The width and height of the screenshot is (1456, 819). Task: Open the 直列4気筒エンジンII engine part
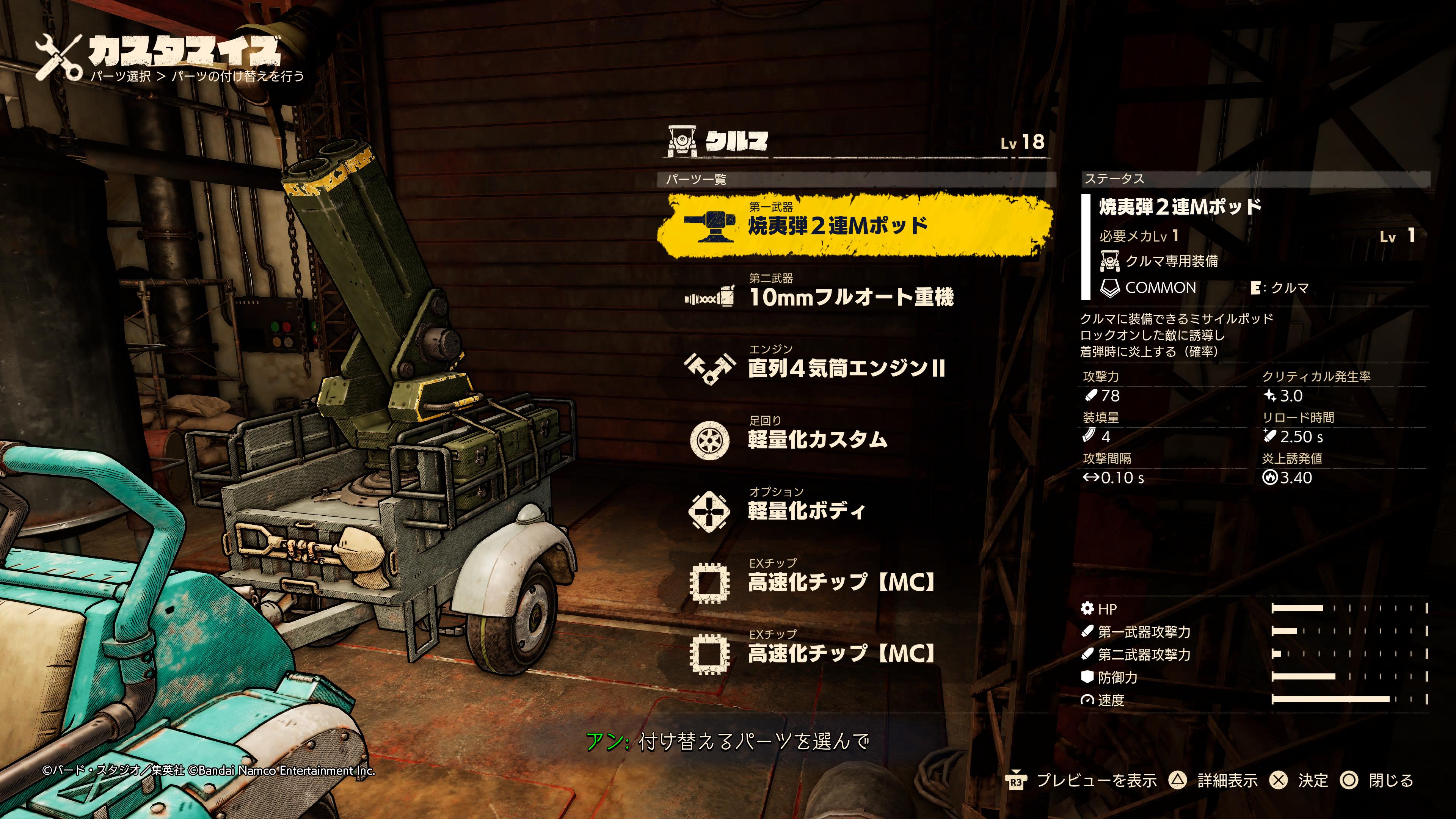[846, 368]
